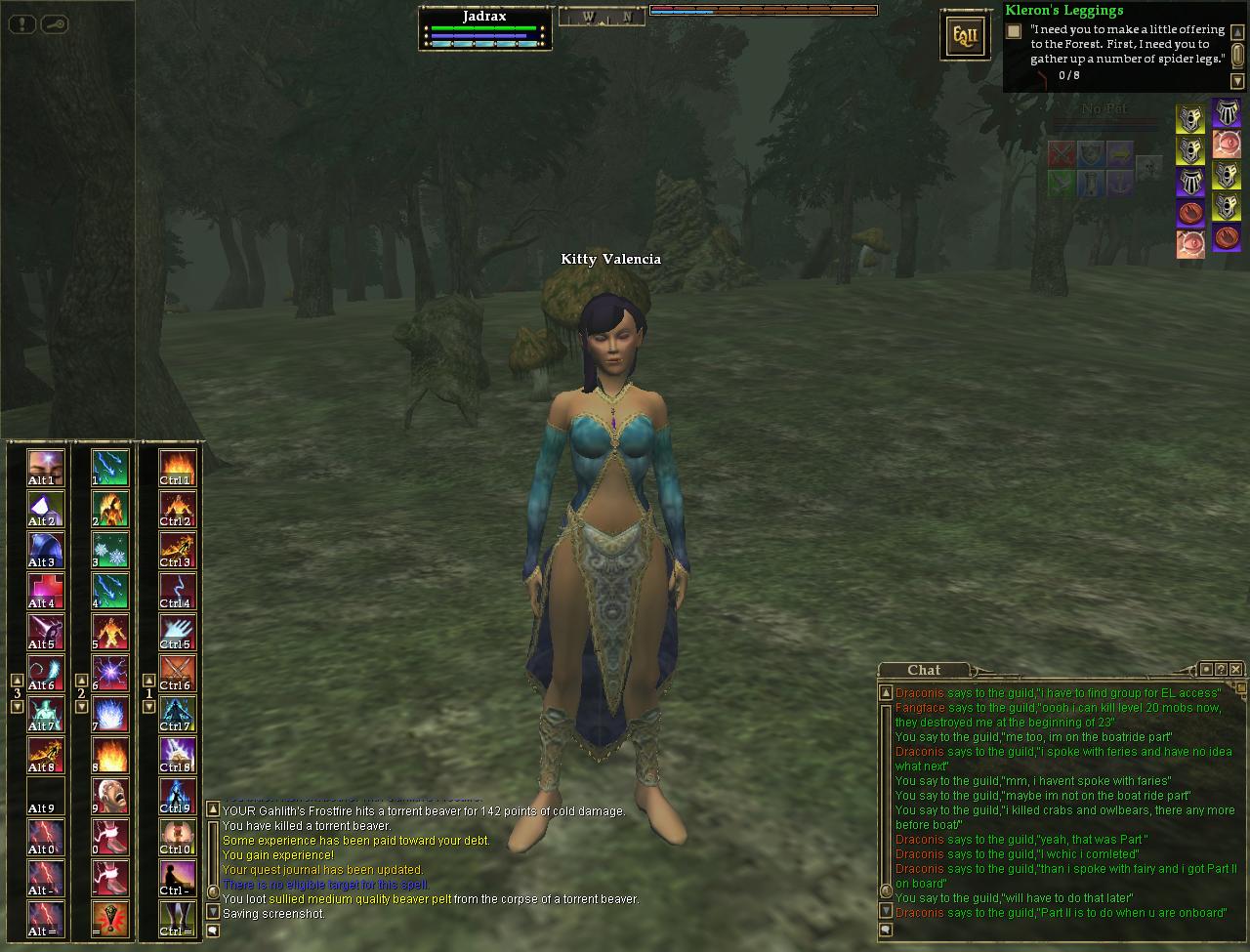The width and height of the screenshot is (1250, 952).
Task: Activate the purple lightning burst in slot 6
Action: point(110,673)
